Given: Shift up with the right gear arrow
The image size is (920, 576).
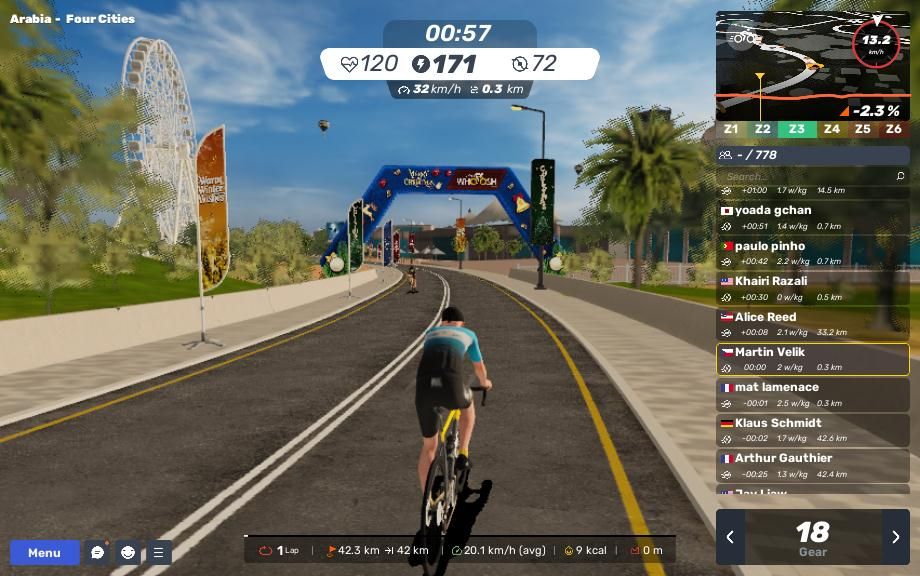Looking at the screenshot, I should pos(895,537).
